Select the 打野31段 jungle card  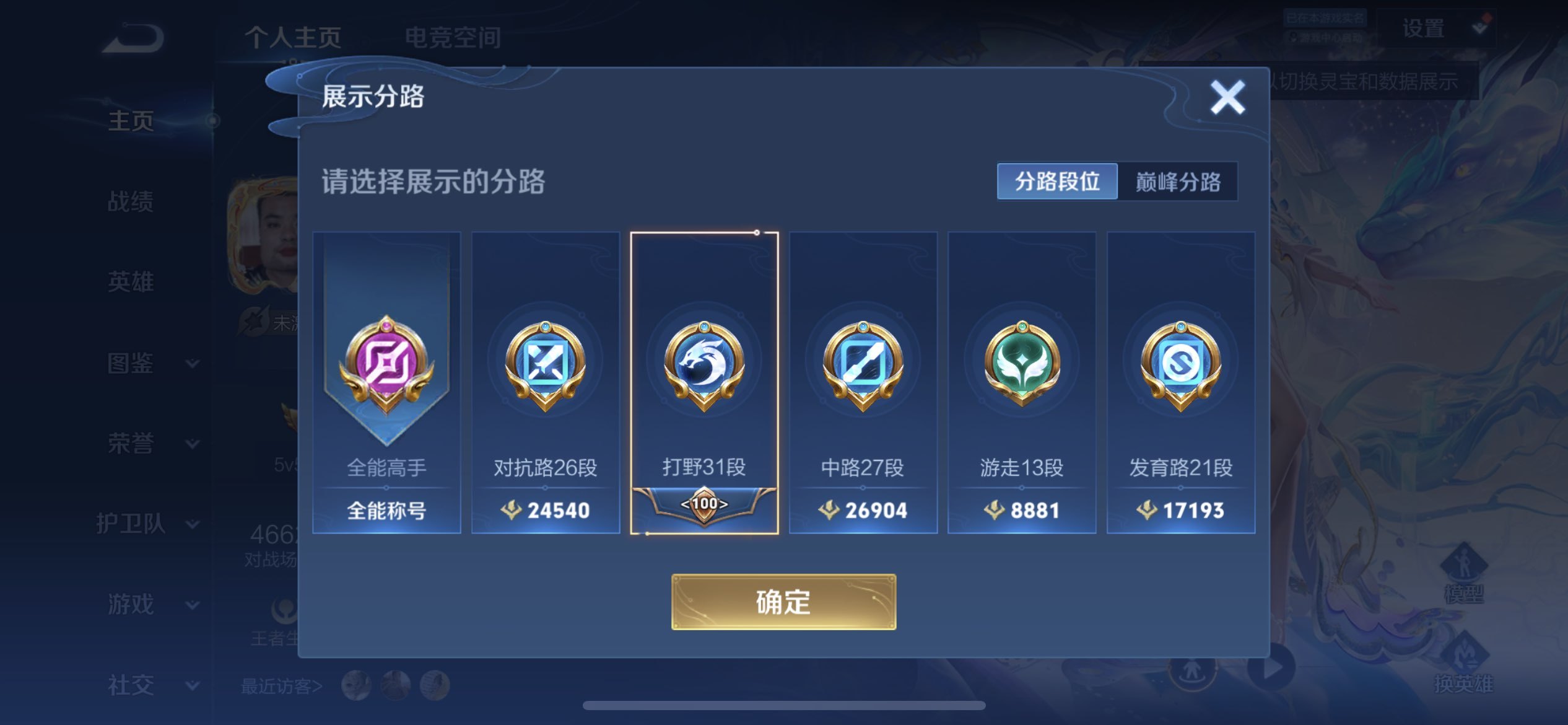(x=704, y=382)
